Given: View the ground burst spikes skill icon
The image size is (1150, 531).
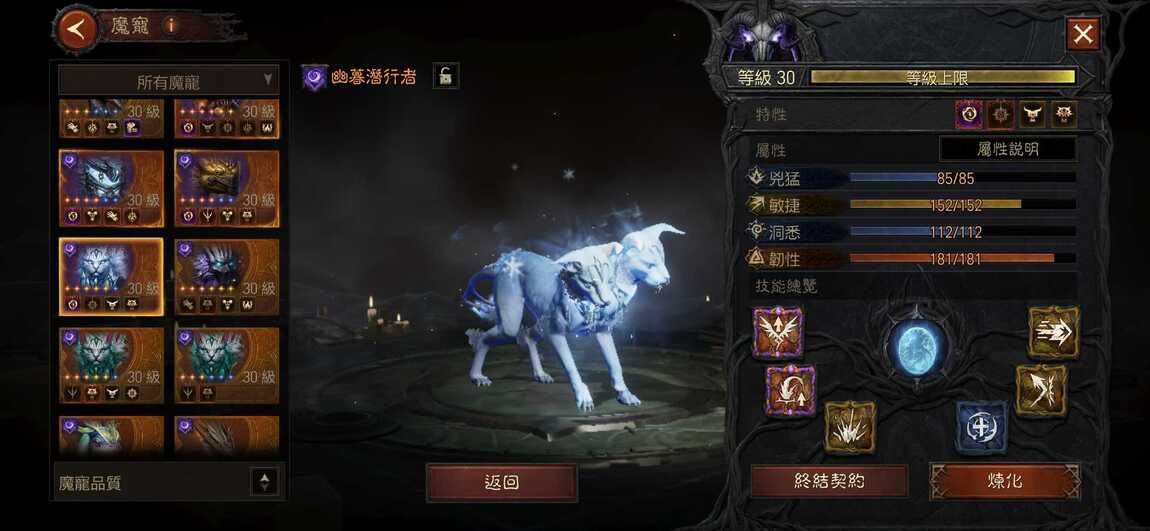Looking at the screenshot, I should point(849,427).
